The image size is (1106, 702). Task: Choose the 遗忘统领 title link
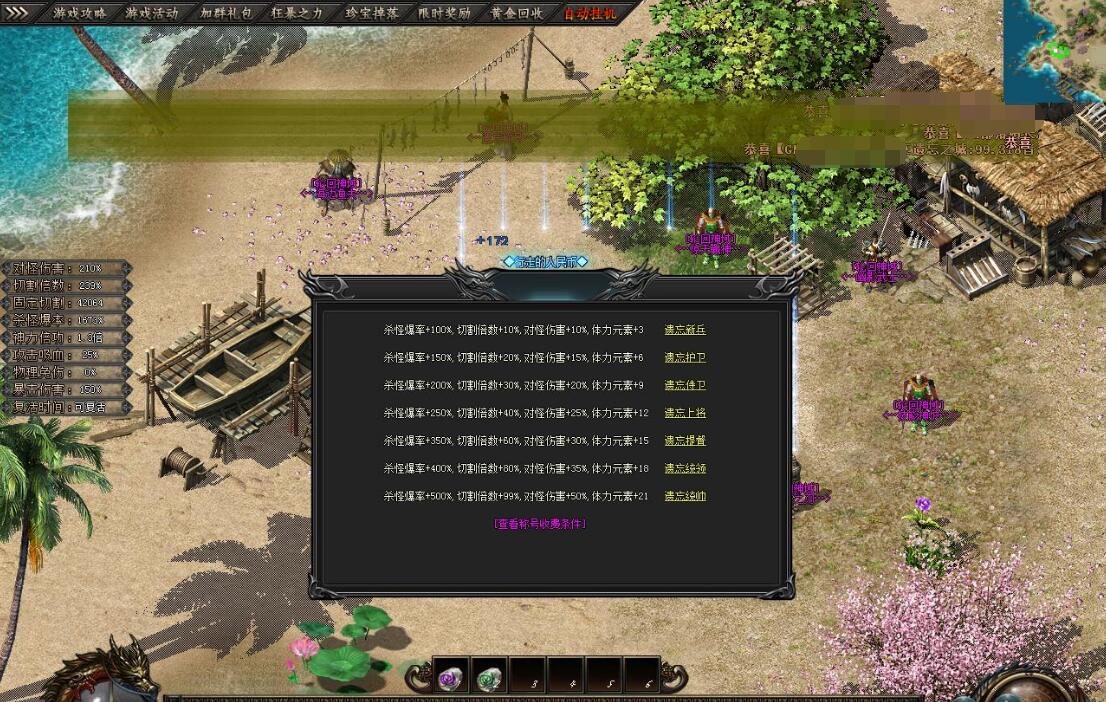coord(685,469)
